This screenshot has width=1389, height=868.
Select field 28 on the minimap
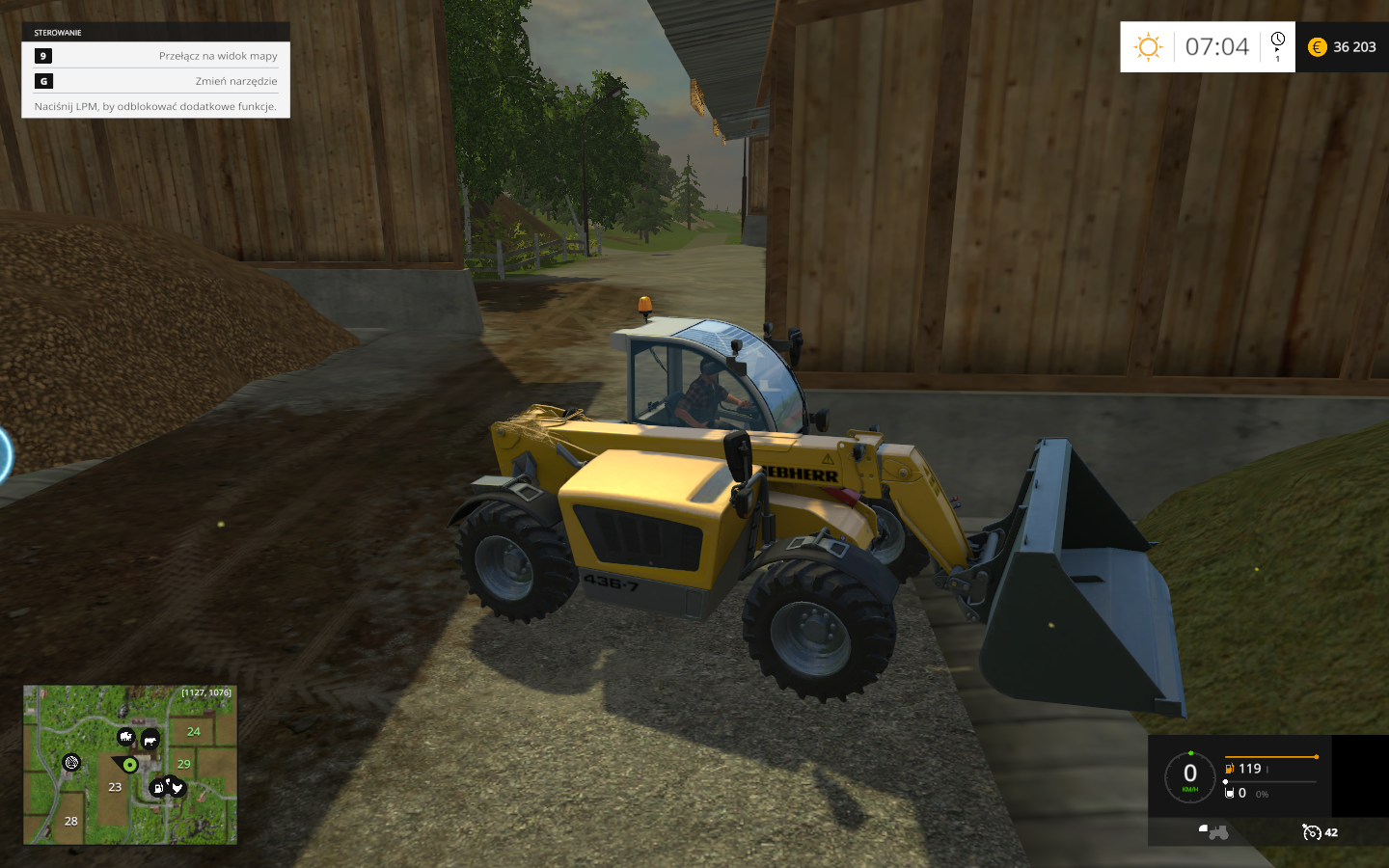(x=70, y=822)
